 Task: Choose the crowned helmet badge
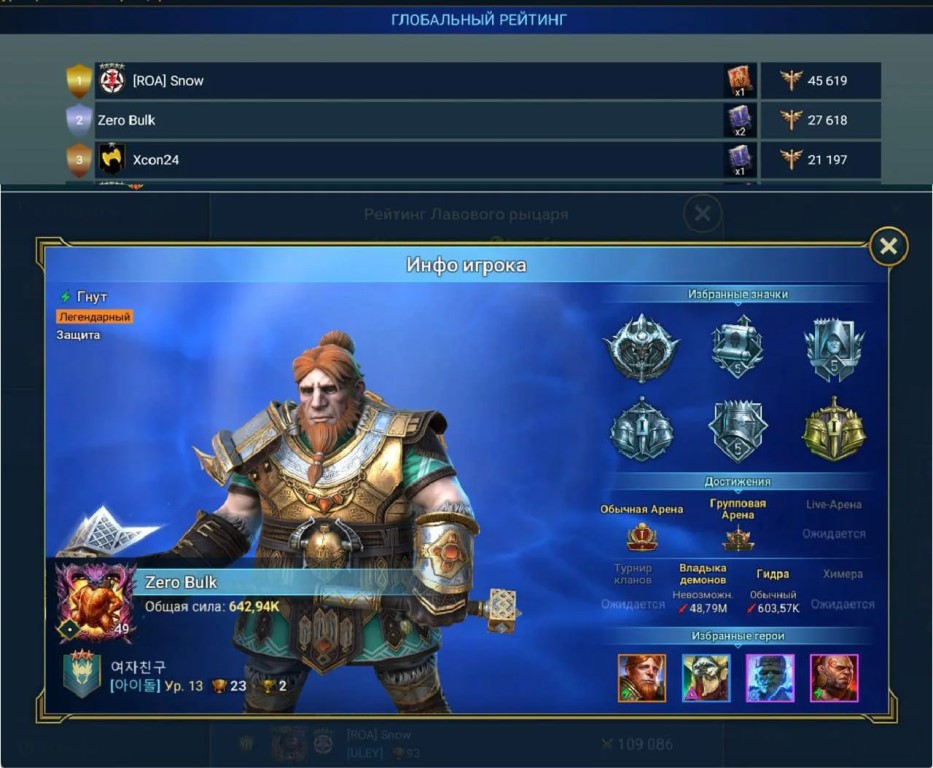coord(737,430)
